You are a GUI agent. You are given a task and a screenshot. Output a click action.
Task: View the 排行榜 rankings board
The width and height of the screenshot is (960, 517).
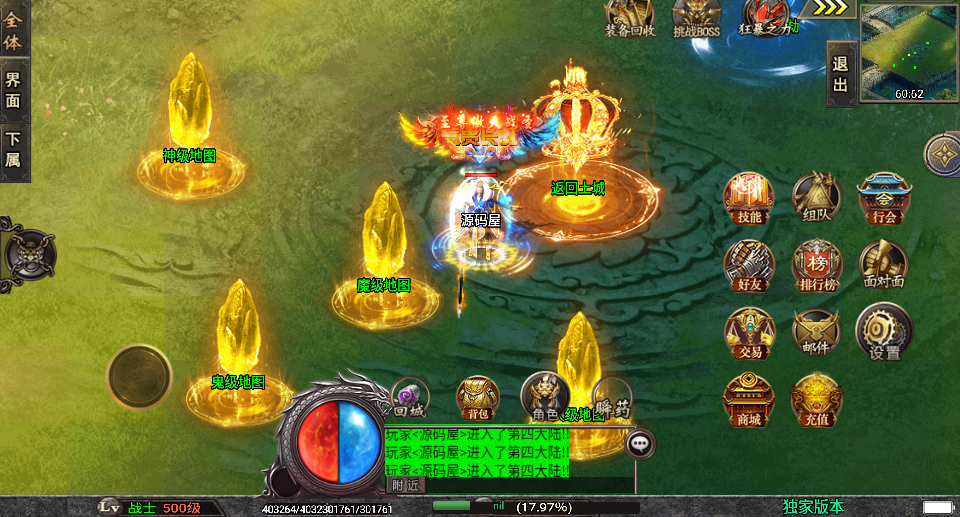(816, 264)
